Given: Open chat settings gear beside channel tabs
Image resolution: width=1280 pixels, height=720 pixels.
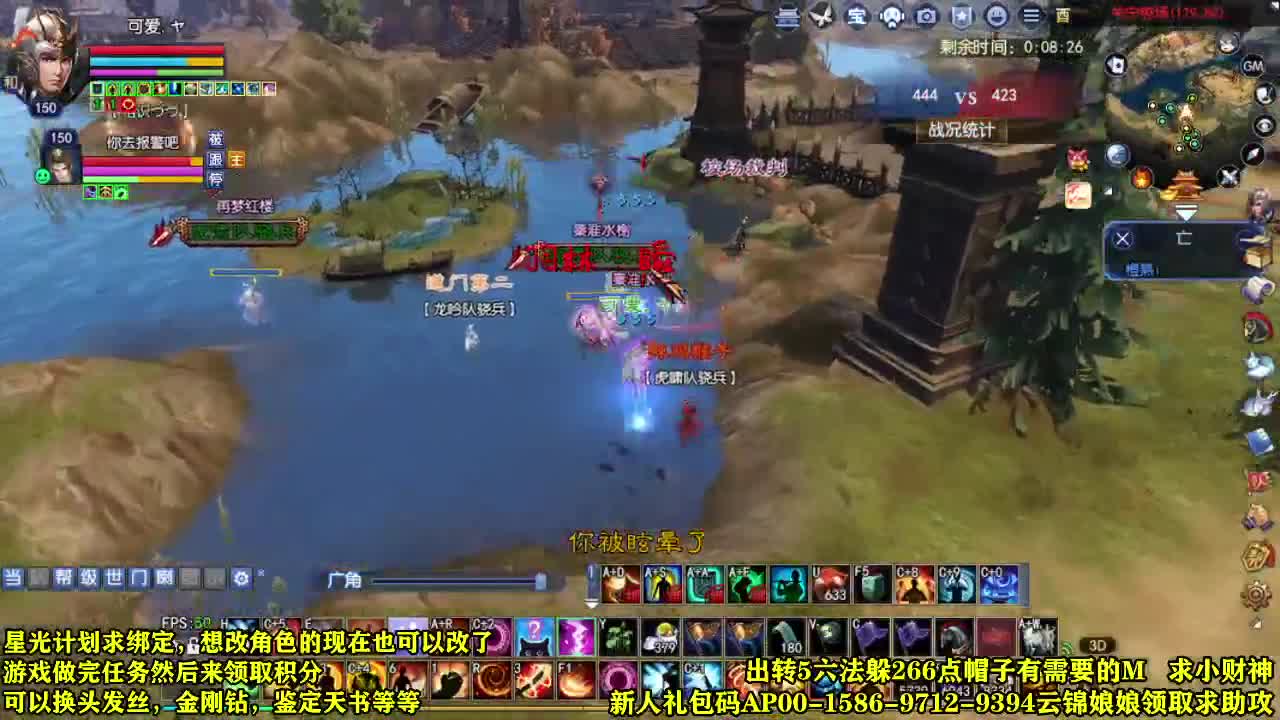Looking at the screenshot, I should click(240, 578).
